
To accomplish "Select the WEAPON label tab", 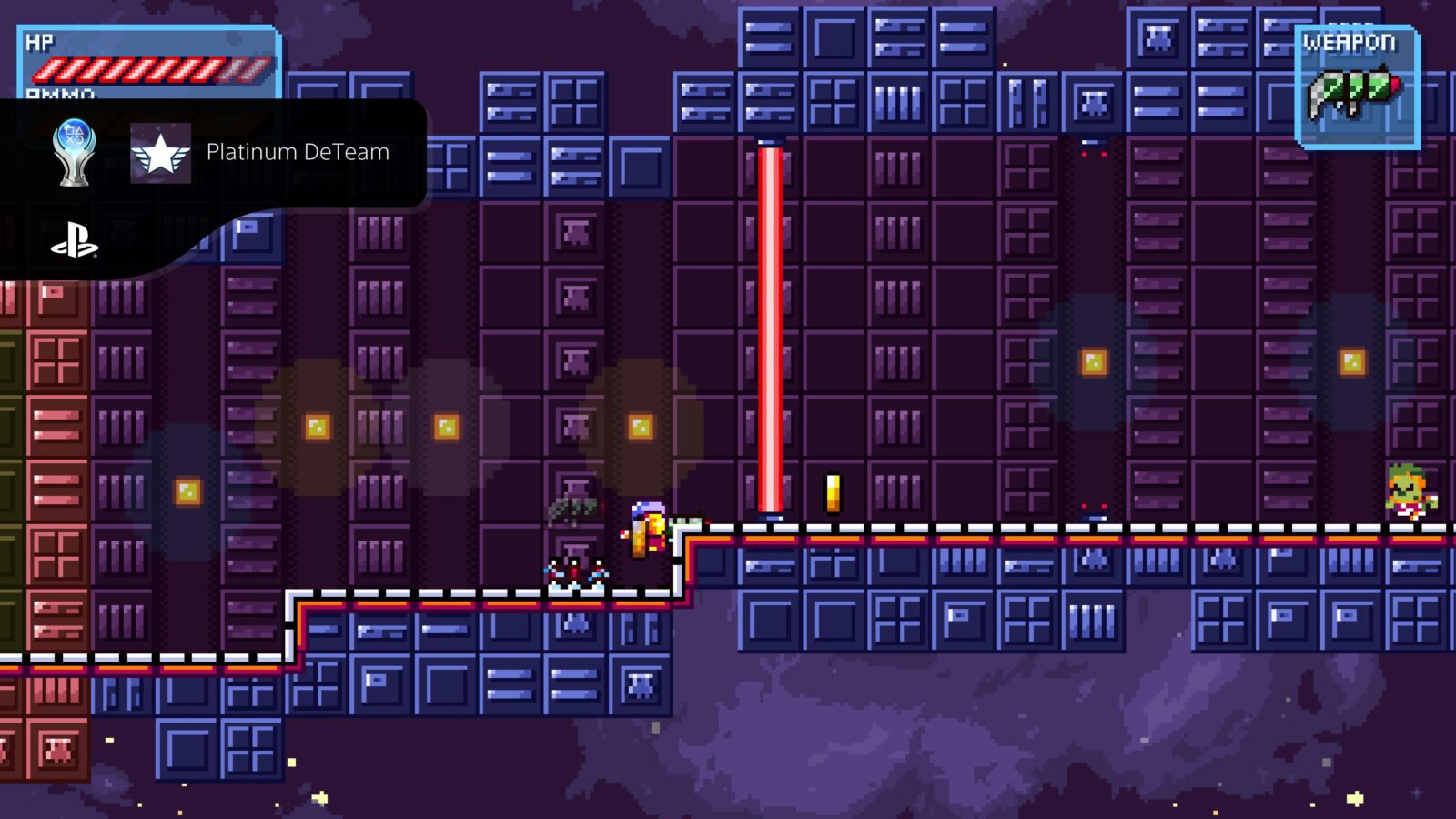I will coord(1353,41).
